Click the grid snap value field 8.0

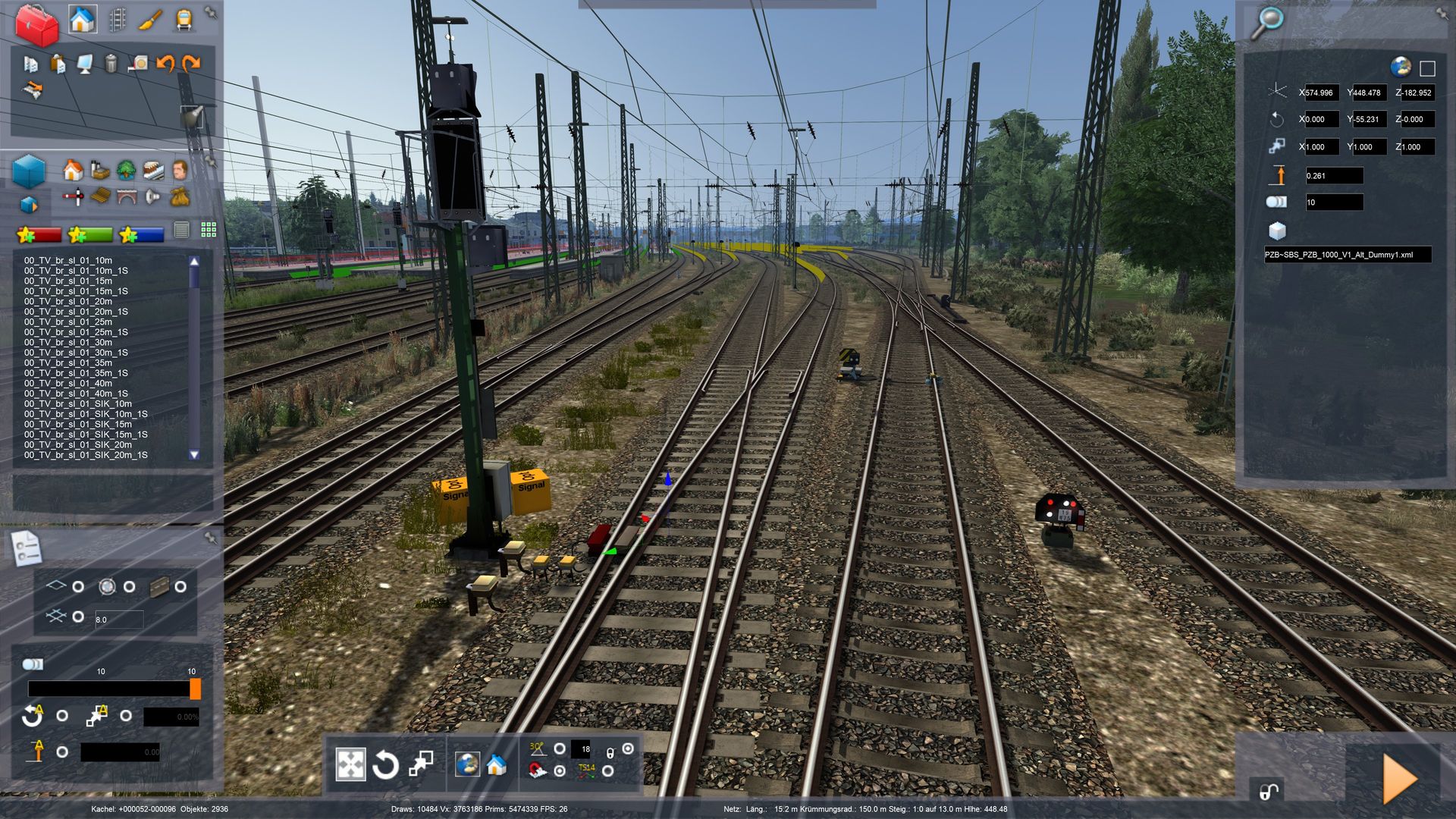coord(118,620)
